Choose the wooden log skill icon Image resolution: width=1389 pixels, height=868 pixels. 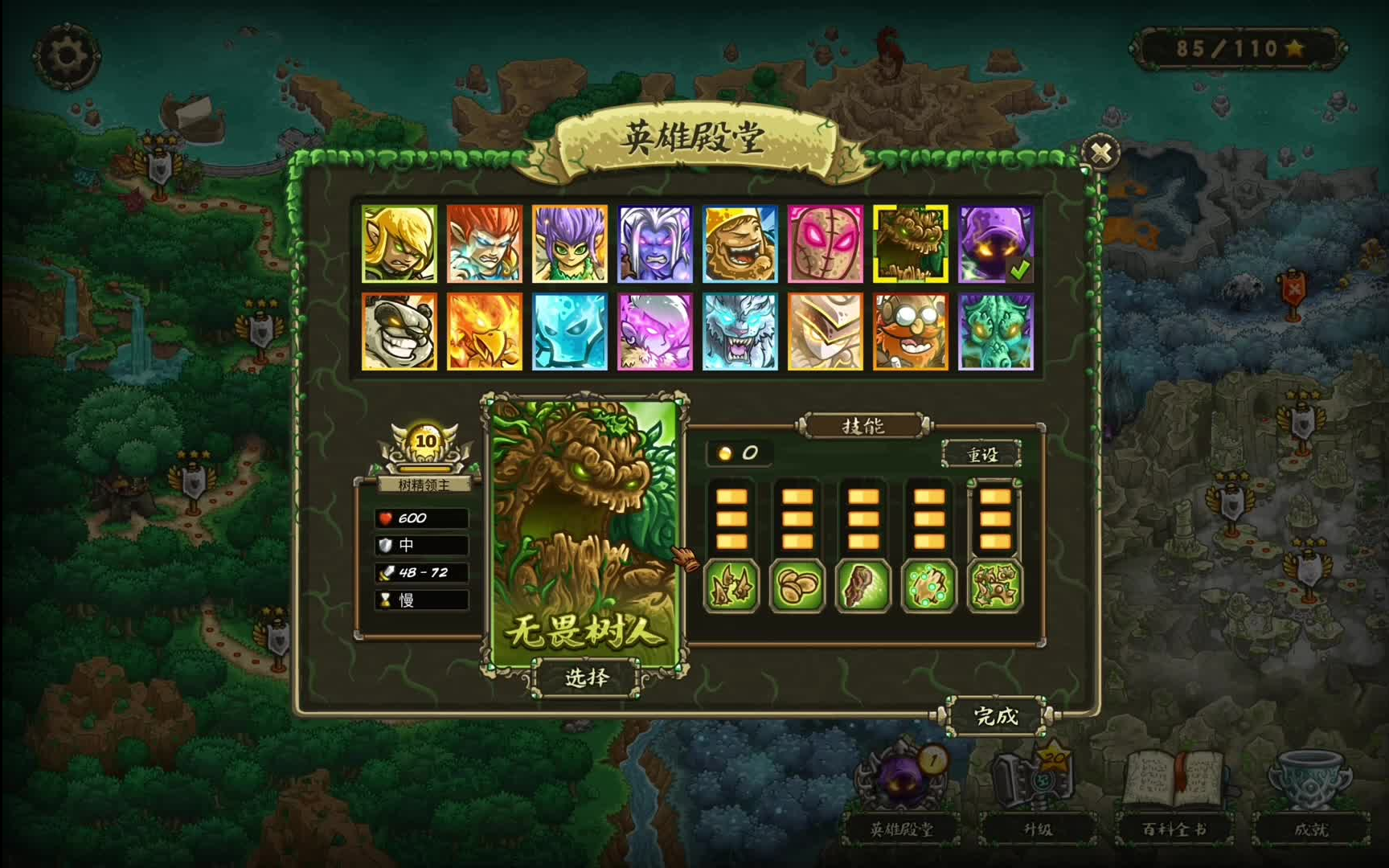863,586
